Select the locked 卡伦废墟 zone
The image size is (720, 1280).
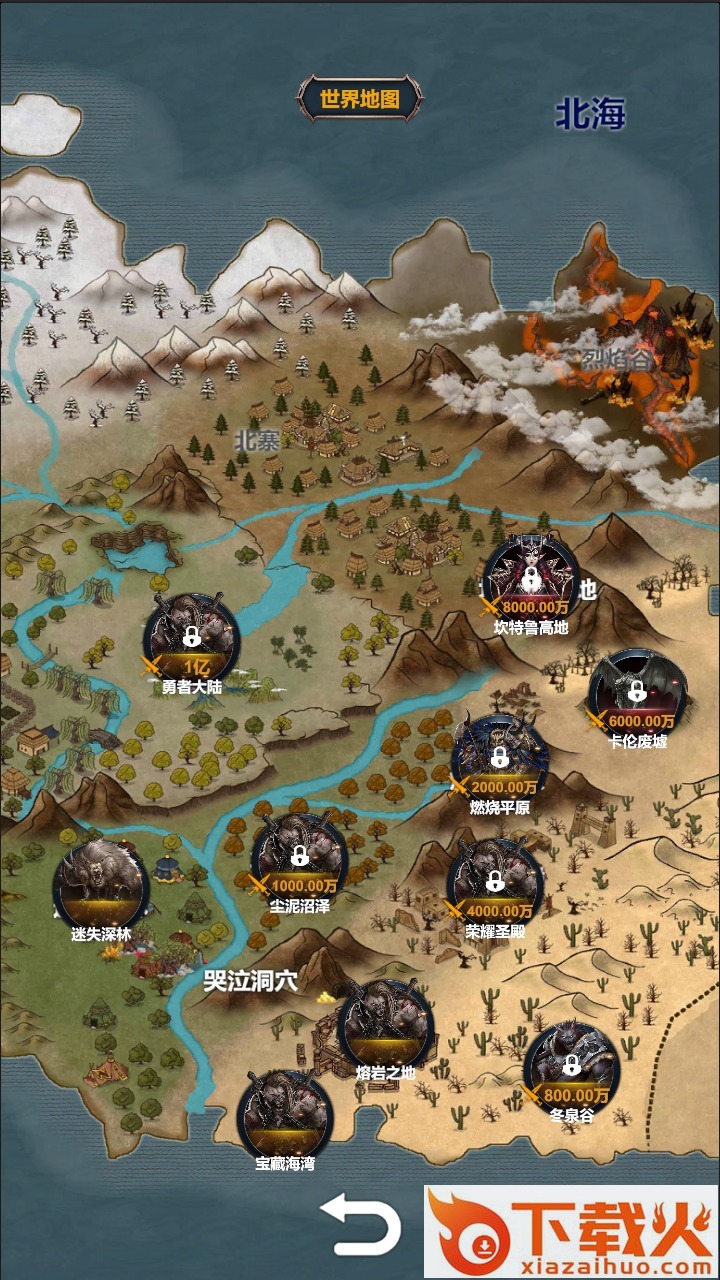[637, 694]
